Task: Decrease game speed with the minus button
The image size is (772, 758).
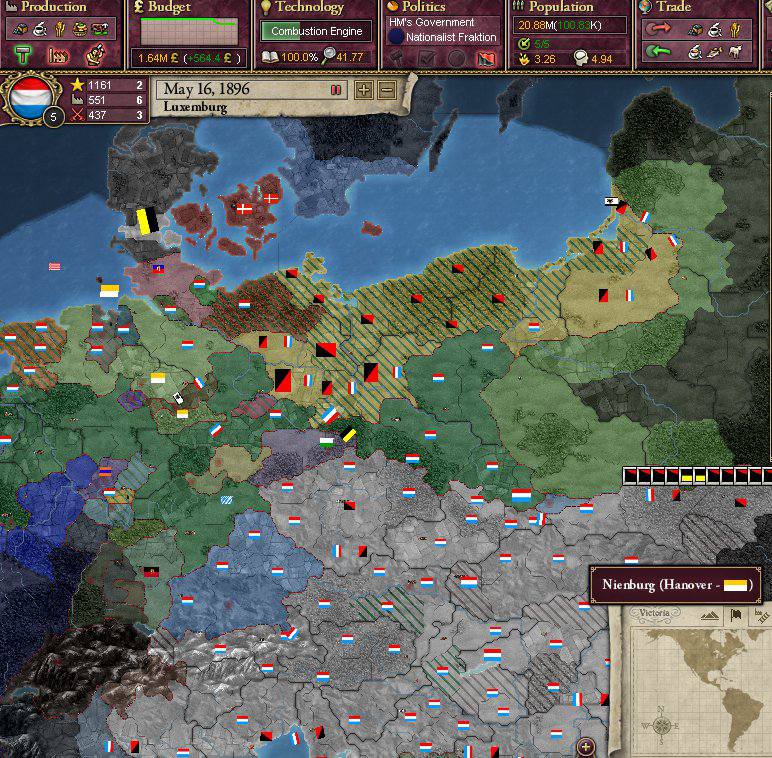Action: (x=386, y=90)
